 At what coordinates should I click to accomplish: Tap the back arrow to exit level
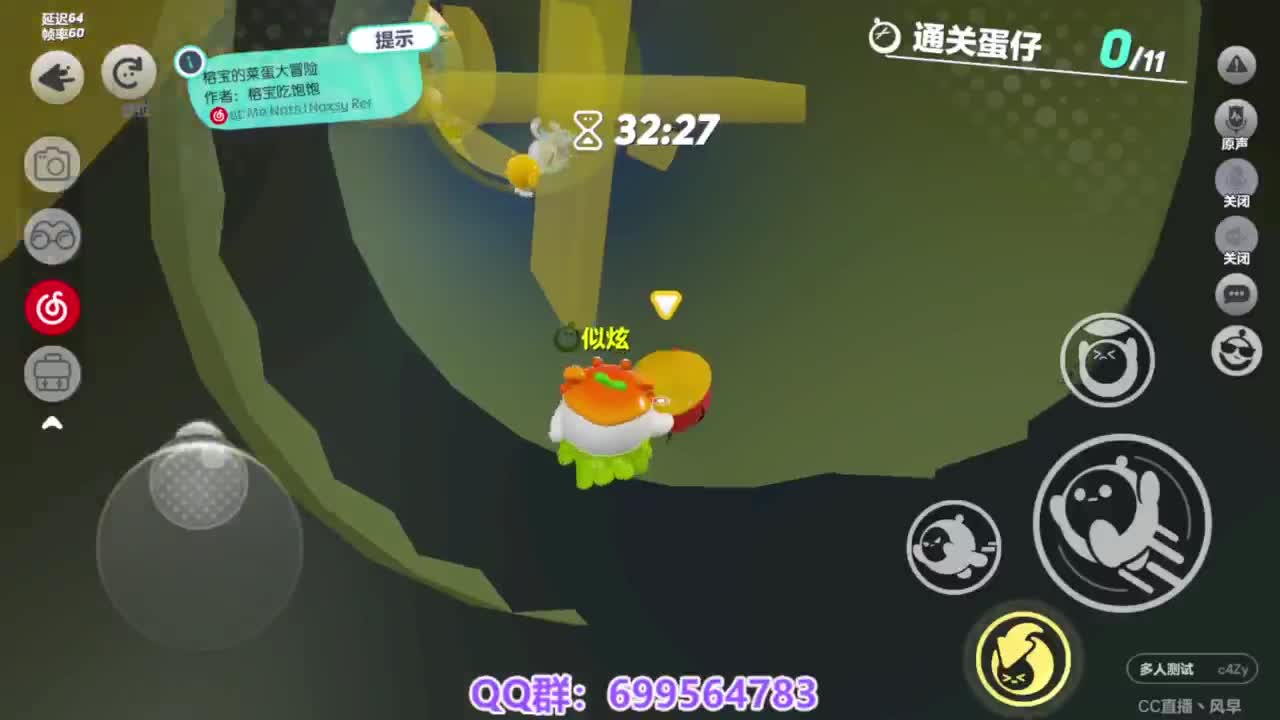coord(55,76)
